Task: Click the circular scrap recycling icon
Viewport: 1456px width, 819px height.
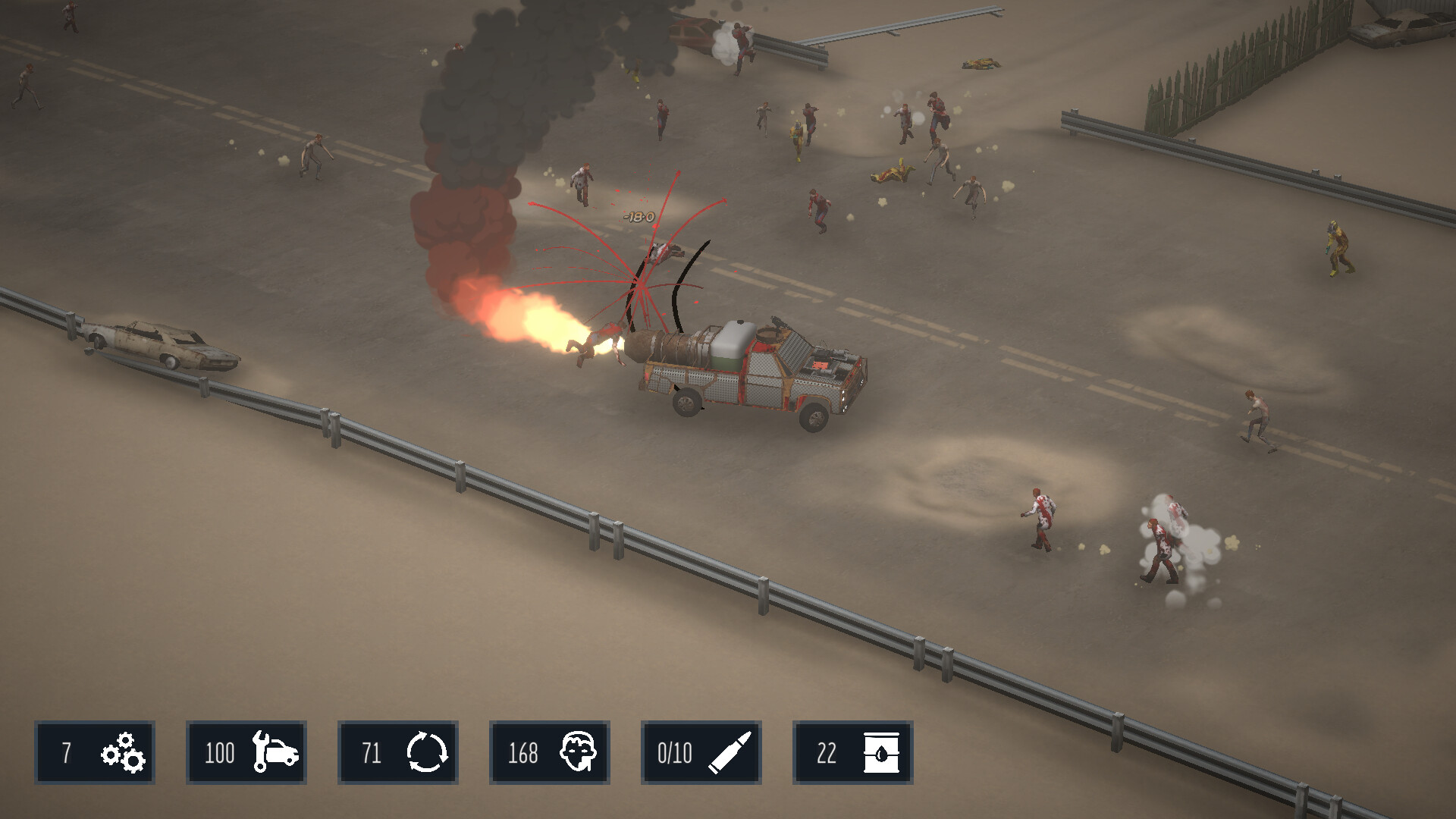Action: point(428,753)
